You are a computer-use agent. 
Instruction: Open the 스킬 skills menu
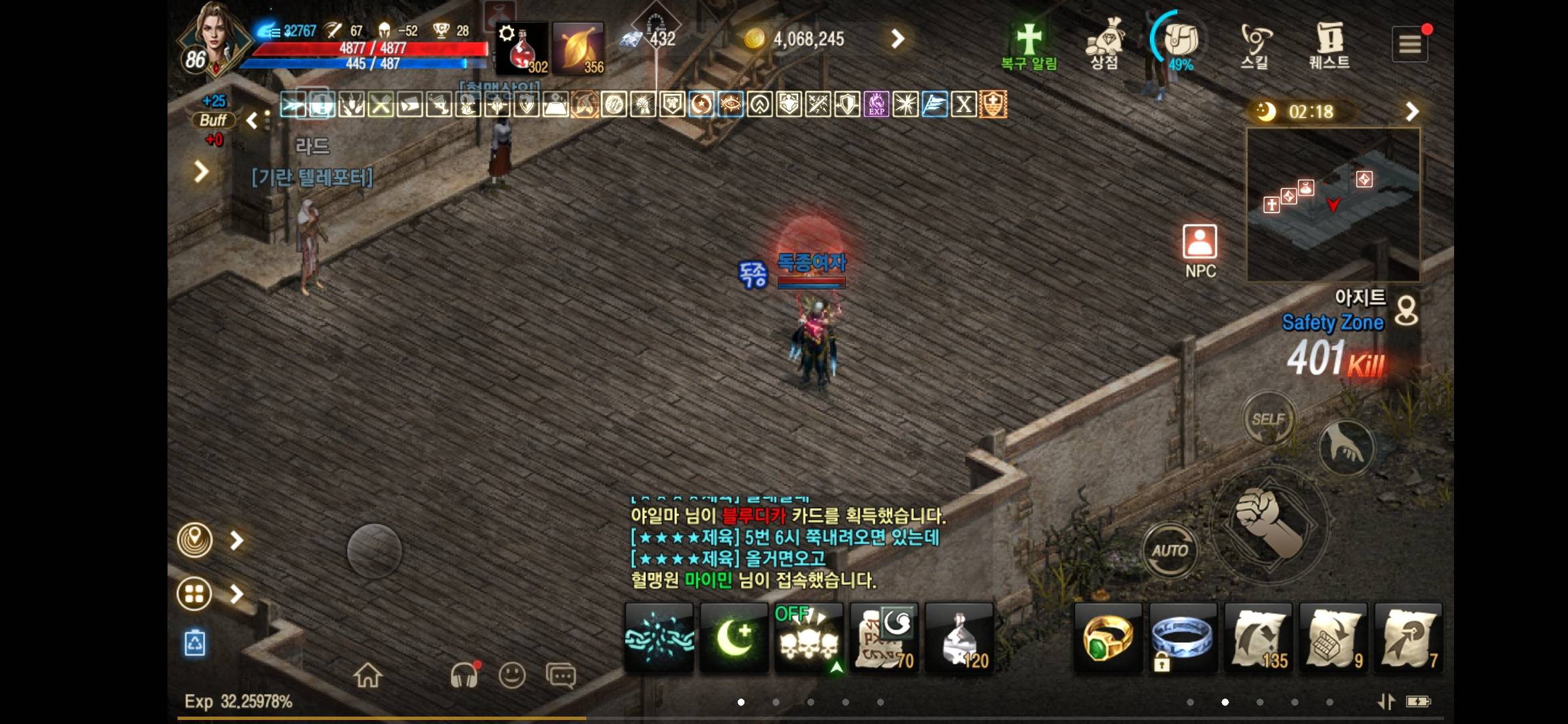click(x=1254, y=40)
